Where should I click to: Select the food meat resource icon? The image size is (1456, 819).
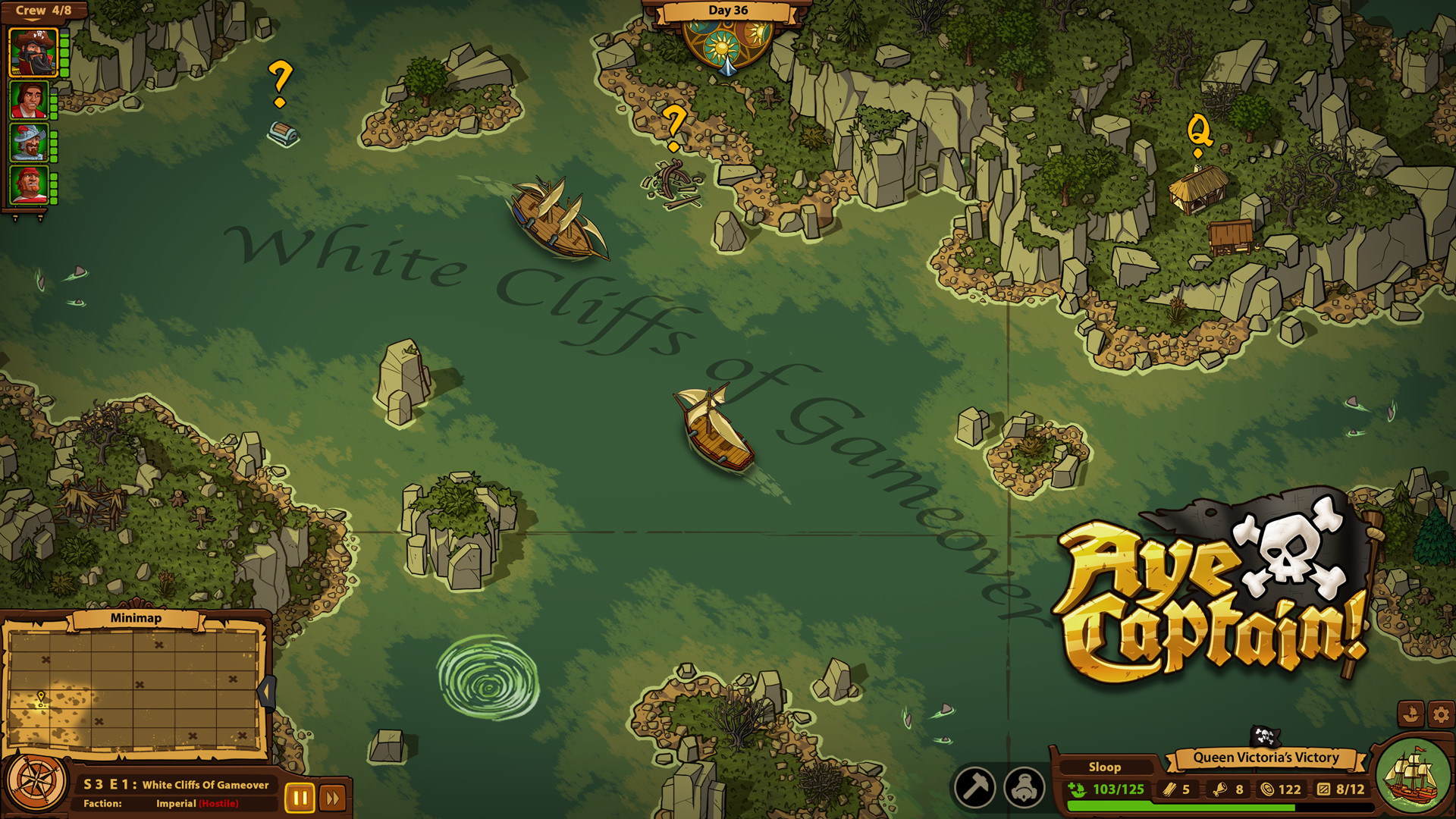pyautogui.click(x=1222, y=789)
